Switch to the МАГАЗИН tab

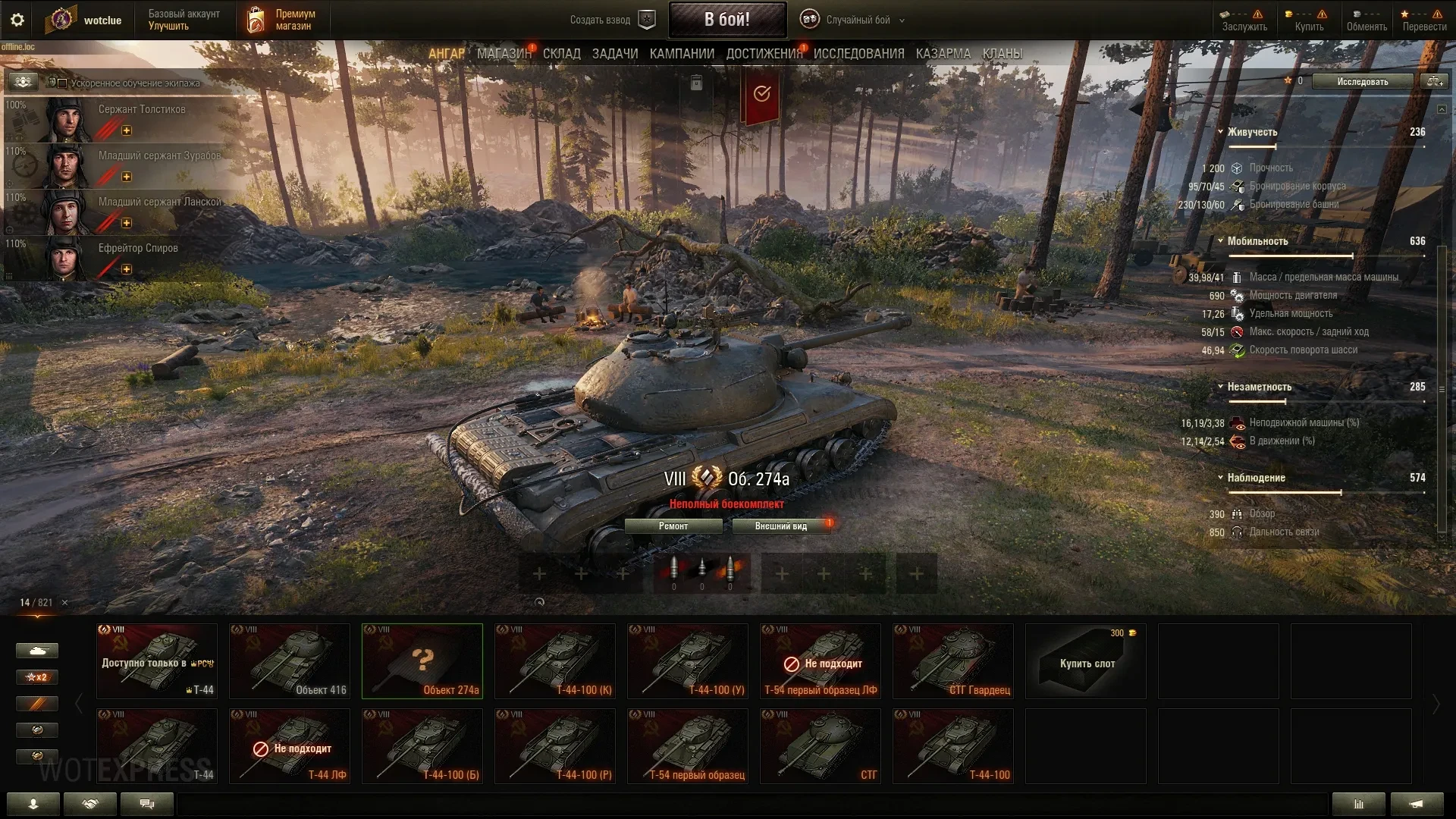504,54
